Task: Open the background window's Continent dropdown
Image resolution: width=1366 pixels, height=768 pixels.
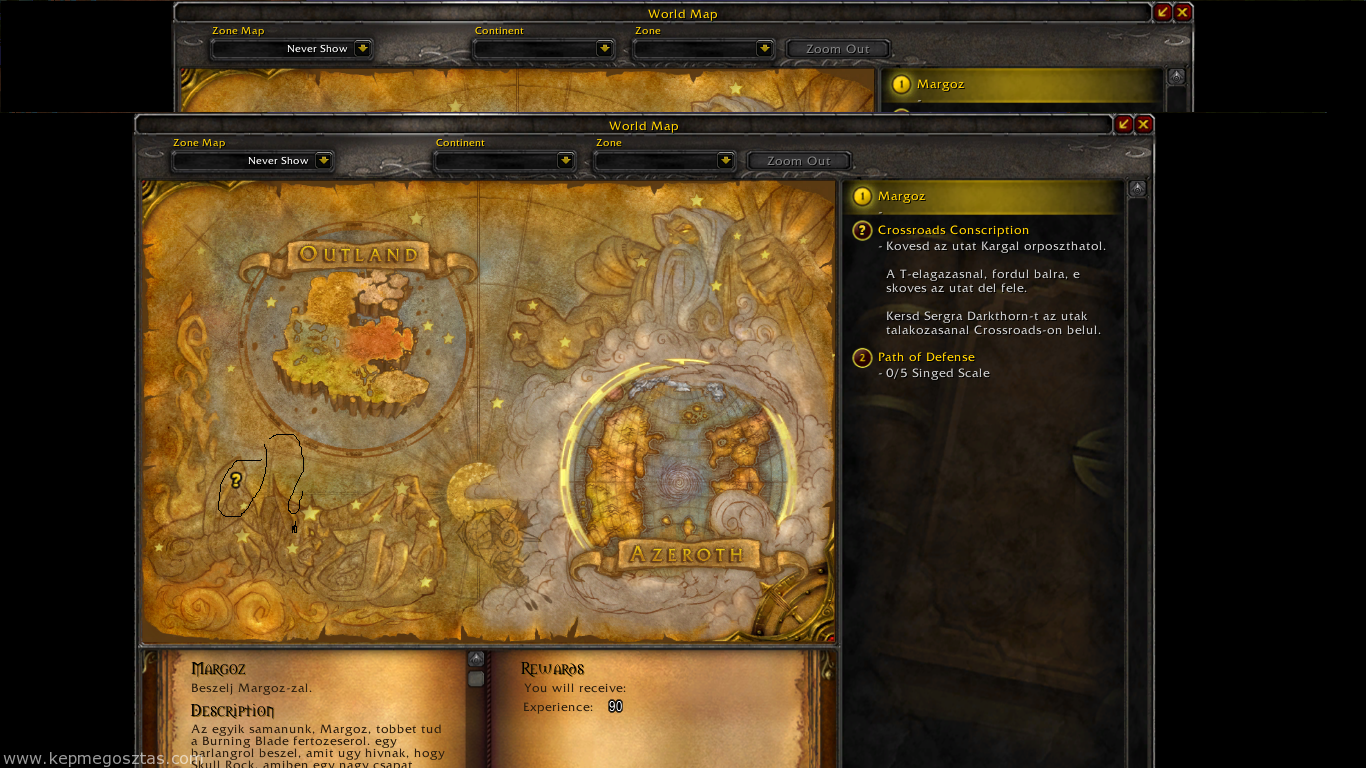Action: pos(544,48)
